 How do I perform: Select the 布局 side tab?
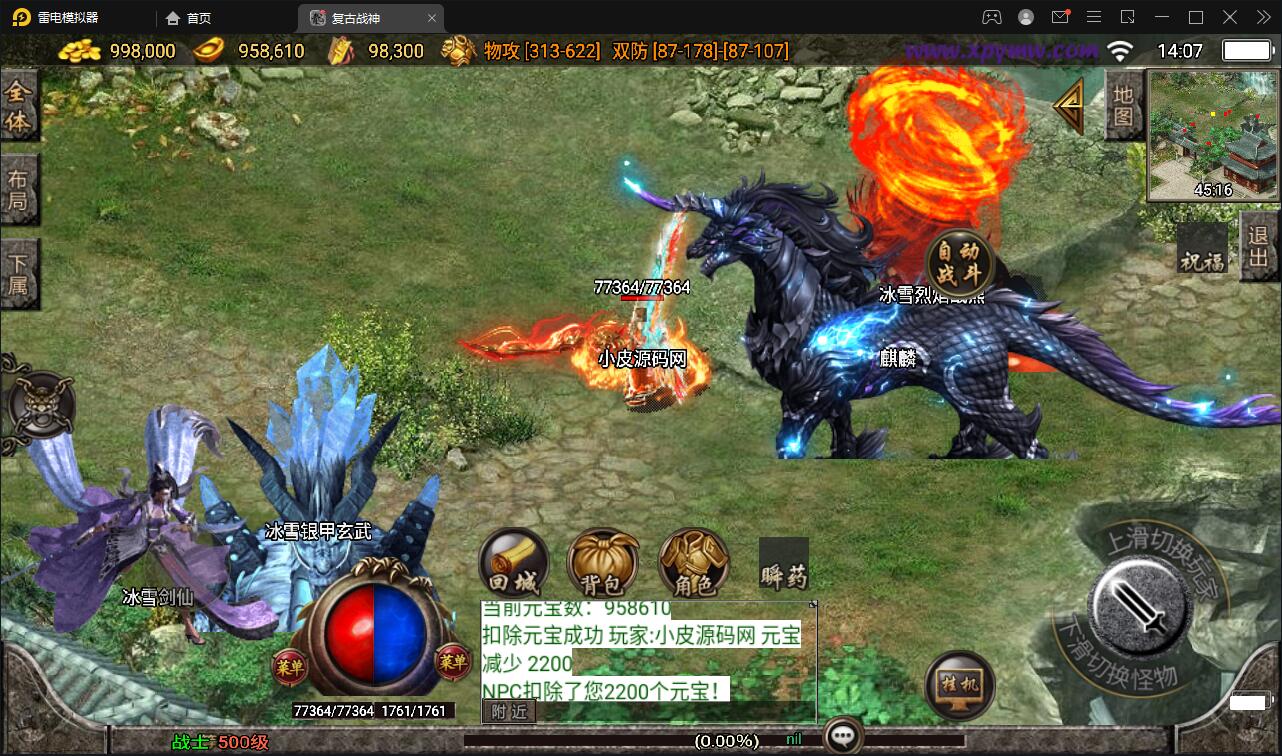click(19, 190)
